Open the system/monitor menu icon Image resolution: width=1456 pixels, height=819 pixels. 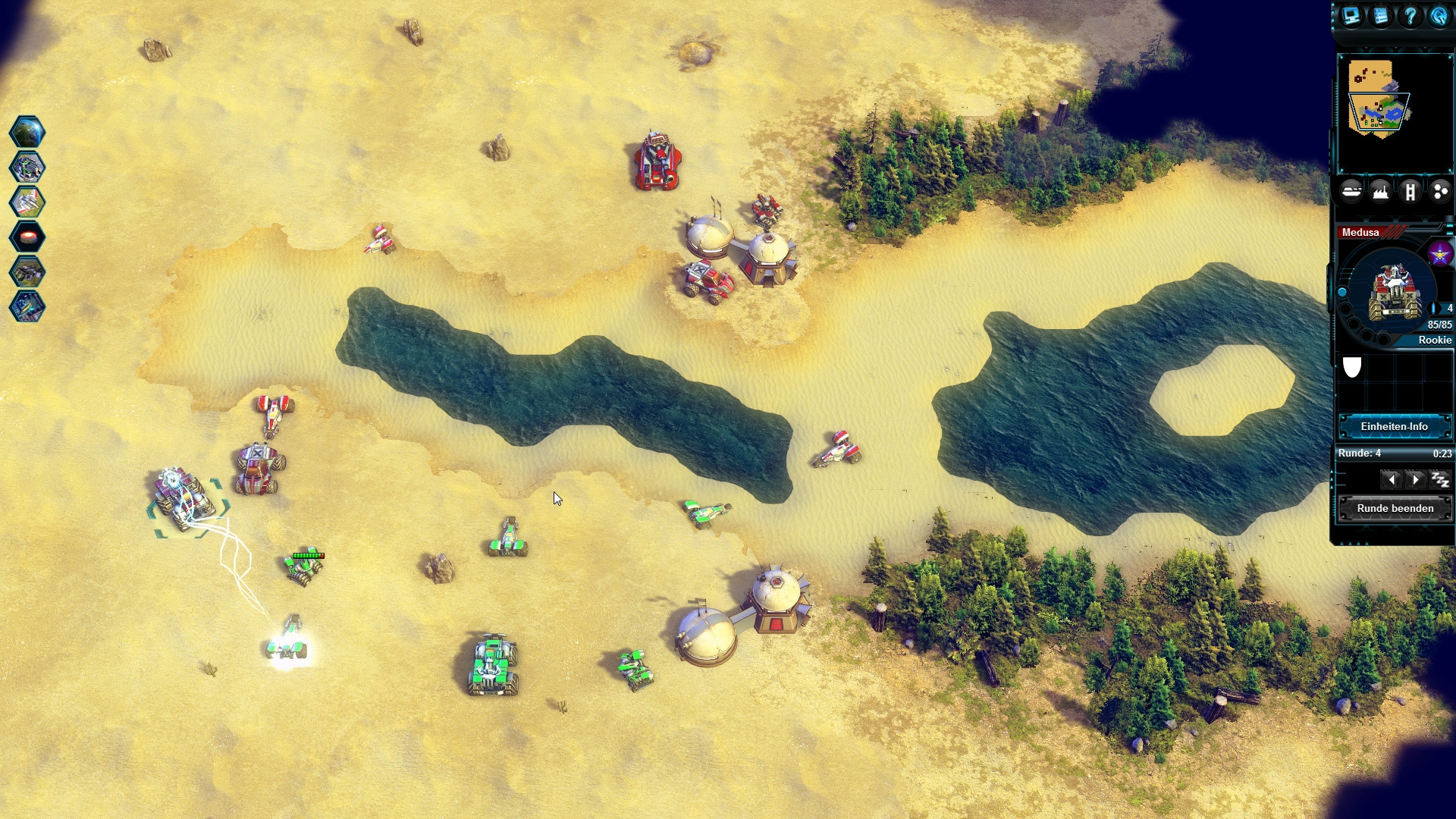(x=1351, y=17)
